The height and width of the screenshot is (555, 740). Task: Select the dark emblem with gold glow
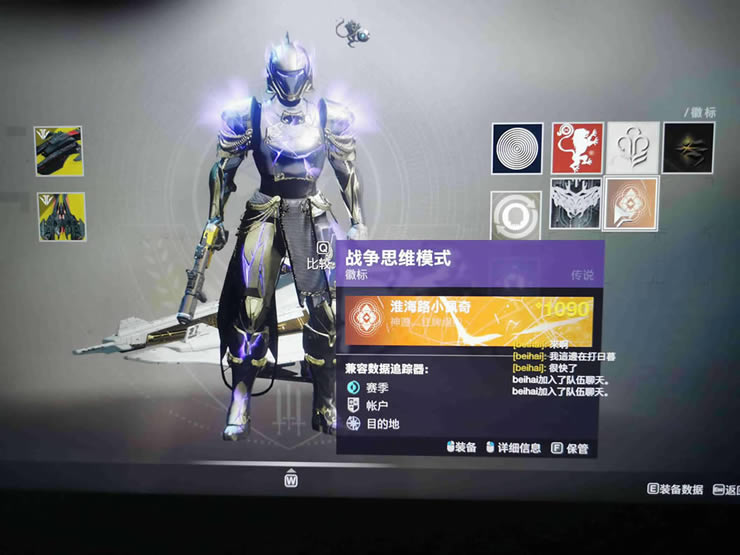[689, 148]
